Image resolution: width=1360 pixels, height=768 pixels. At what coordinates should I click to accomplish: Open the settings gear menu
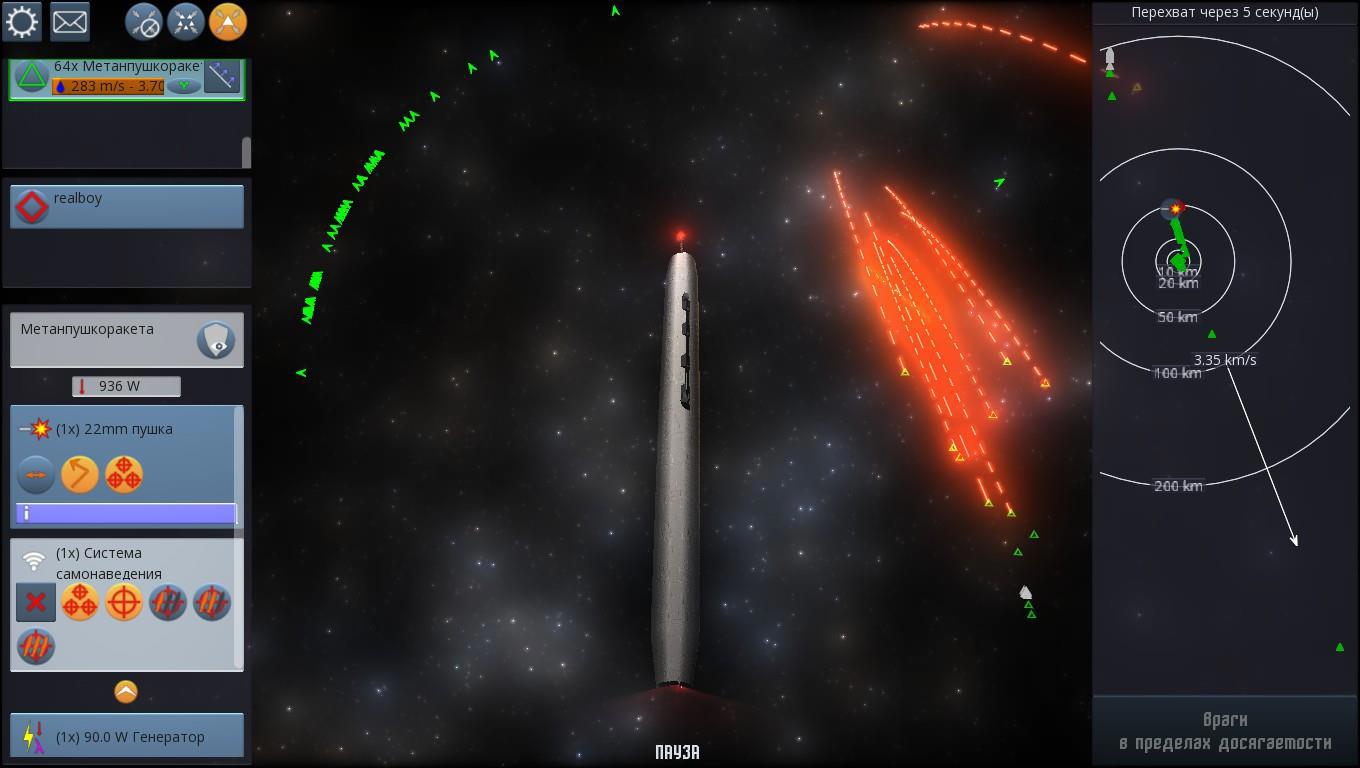pos(22,21)
